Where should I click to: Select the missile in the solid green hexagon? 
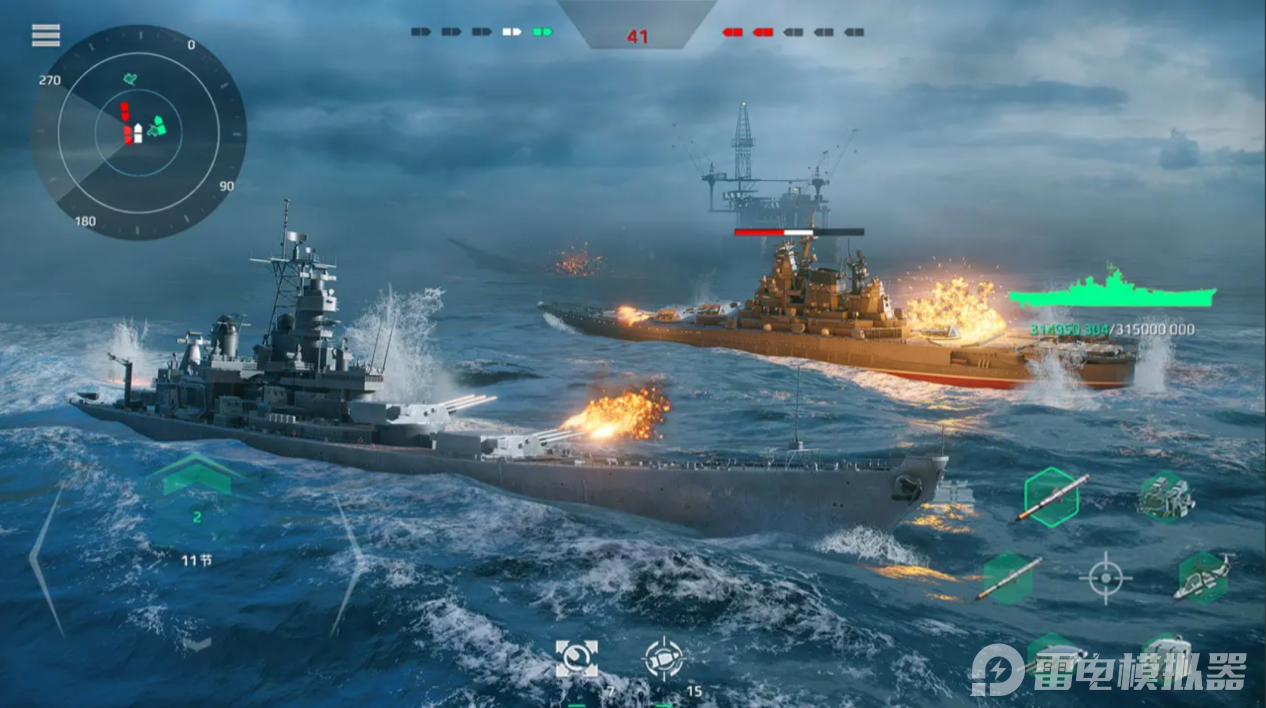coord(1008,578)
